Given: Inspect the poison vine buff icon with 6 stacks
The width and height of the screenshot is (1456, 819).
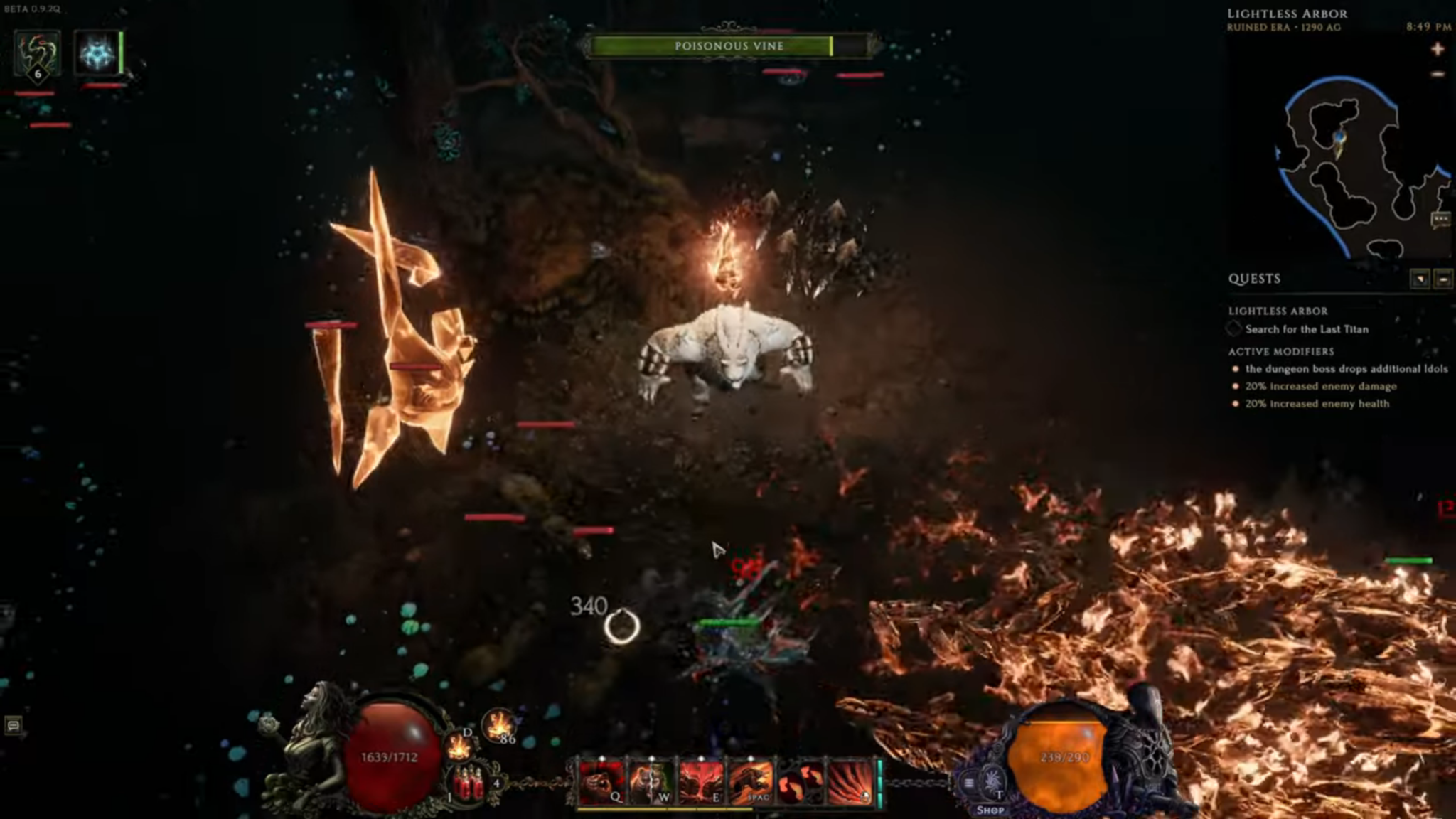Looking at the screenshot, I should (x=37, y=53).
